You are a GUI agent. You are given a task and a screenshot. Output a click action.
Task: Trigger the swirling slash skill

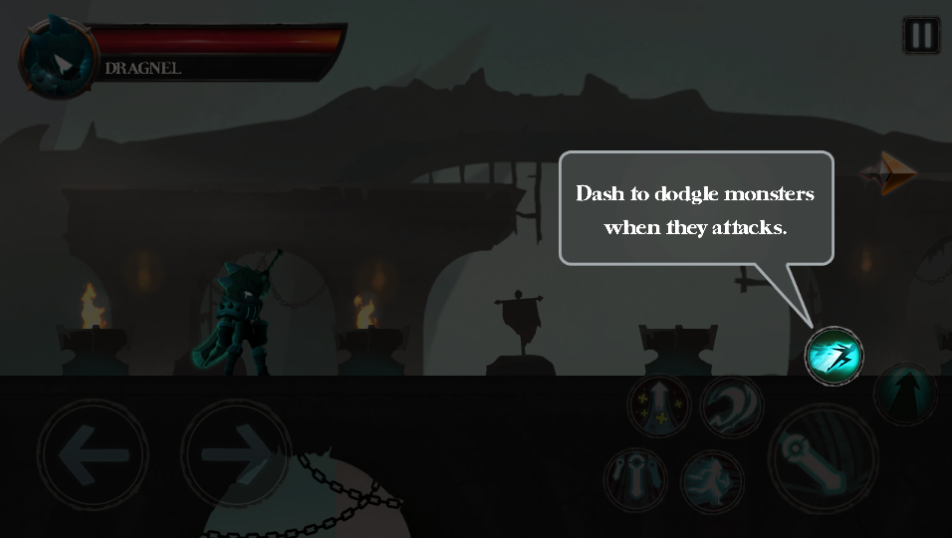(731, 406)
